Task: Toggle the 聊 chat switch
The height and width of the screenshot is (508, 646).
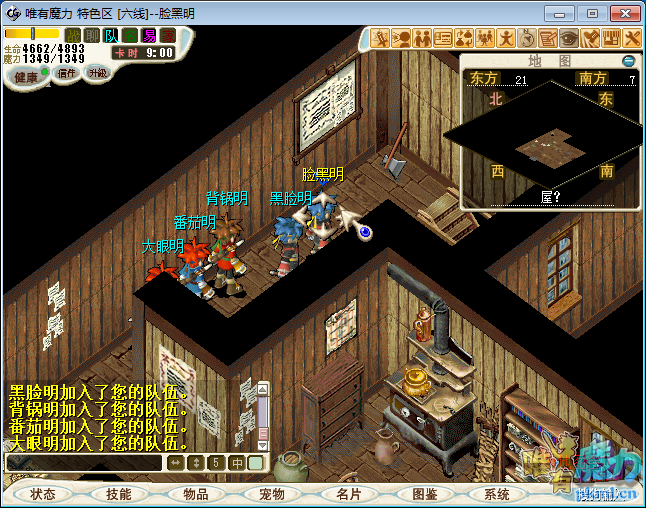Action: 92,36
